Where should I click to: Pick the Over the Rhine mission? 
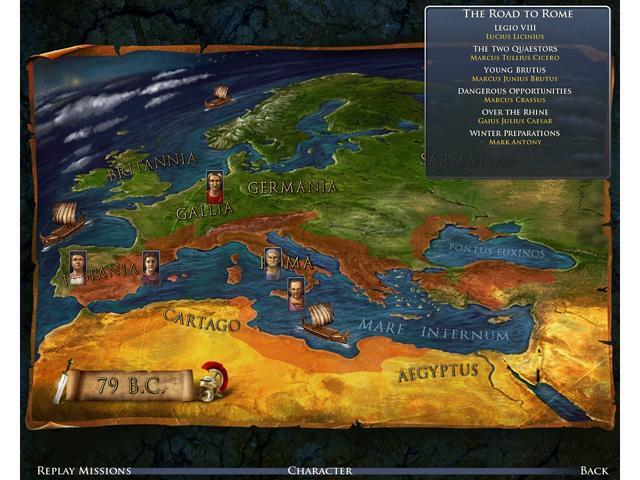point(516,113)
